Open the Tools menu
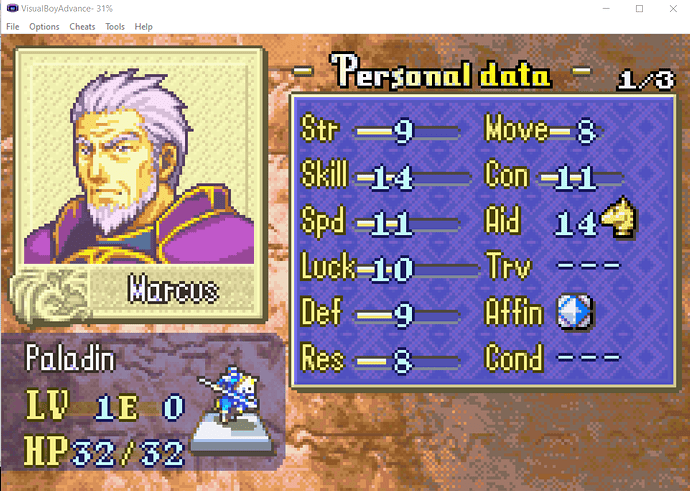The image size is (690, 491). tap(115, 26)
